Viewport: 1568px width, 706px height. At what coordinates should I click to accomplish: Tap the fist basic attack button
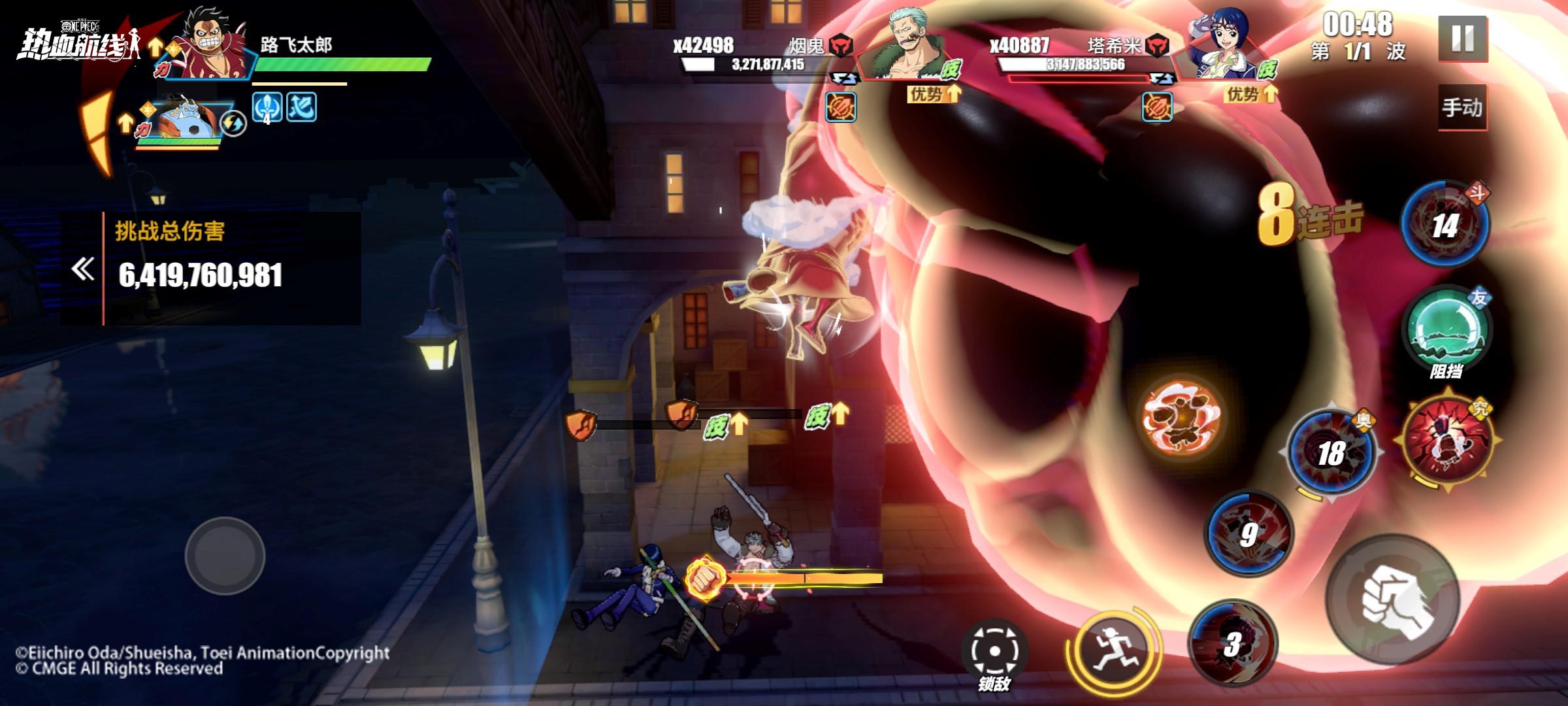pyautogui.click(x=1394, y=600)
